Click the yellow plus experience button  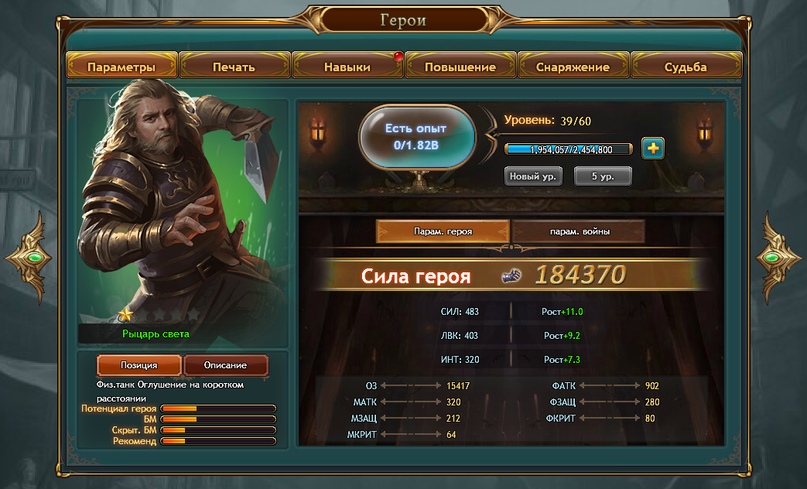(x=654, y=148)
